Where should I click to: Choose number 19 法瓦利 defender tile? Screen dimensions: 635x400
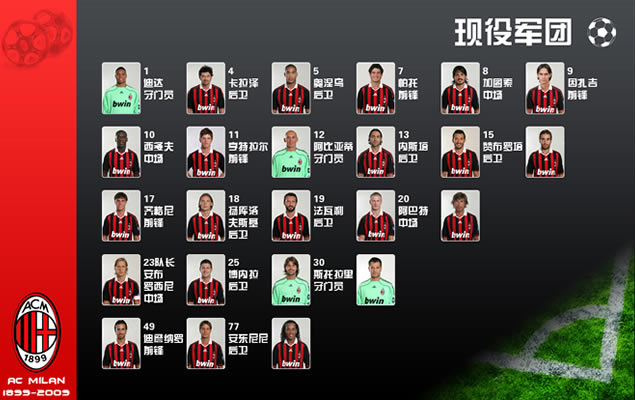[291, 216]
